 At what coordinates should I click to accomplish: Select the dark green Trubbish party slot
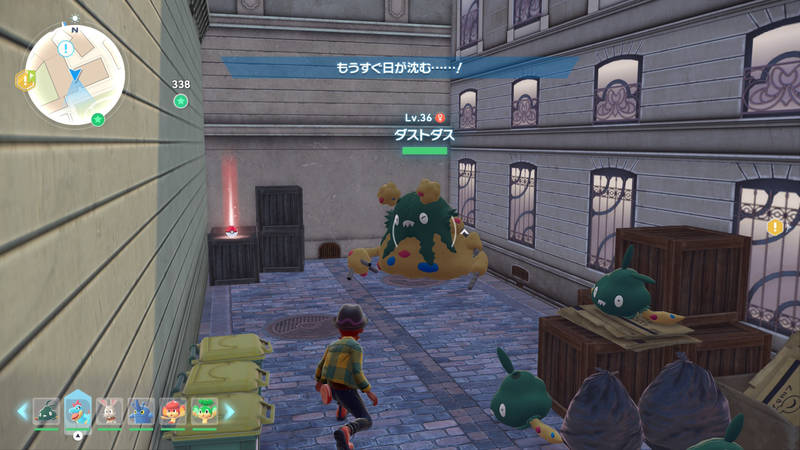(x=47, y=411)
